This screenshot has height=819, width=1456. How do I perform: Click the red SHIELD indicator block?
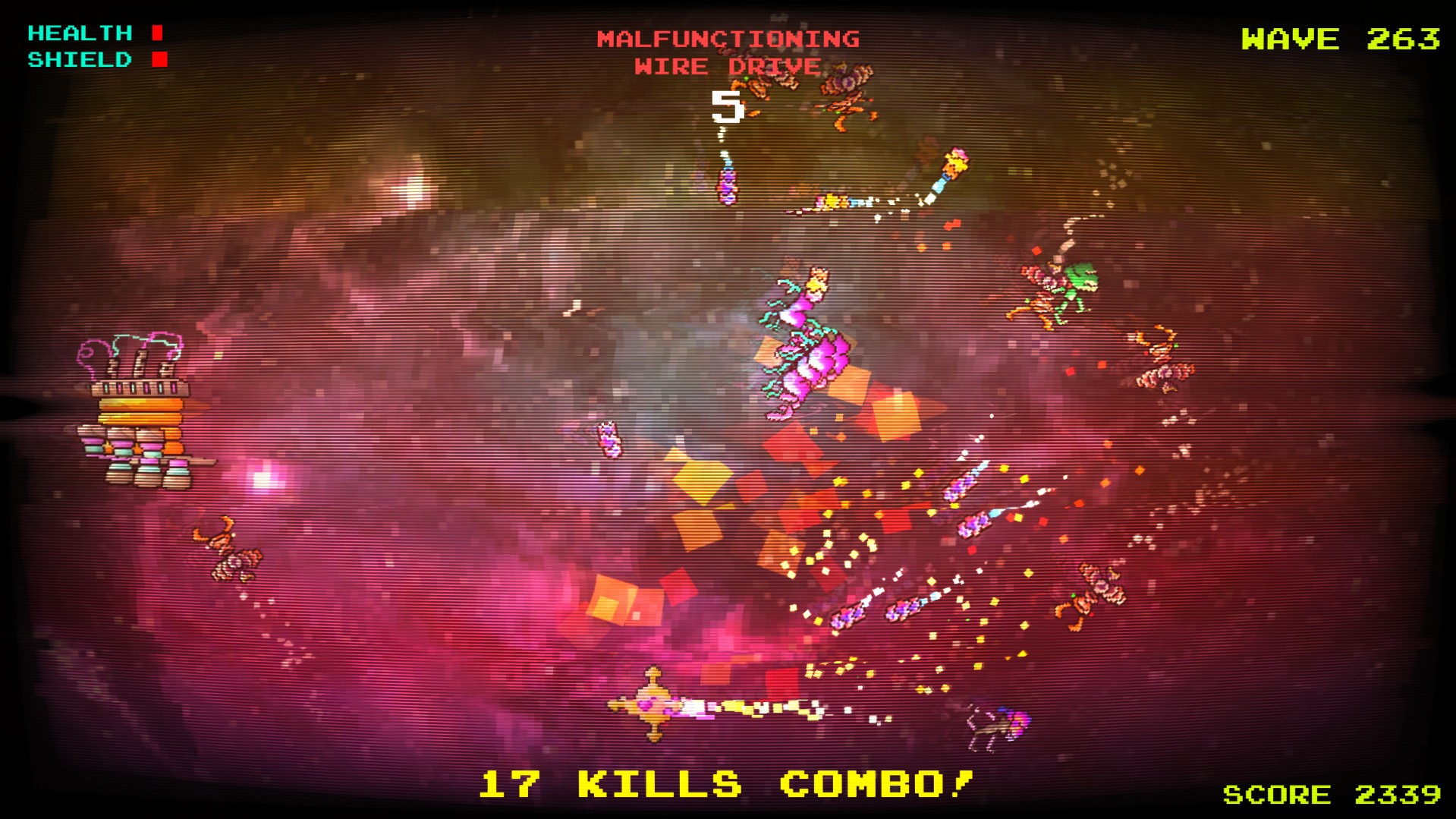click(158, 59)
